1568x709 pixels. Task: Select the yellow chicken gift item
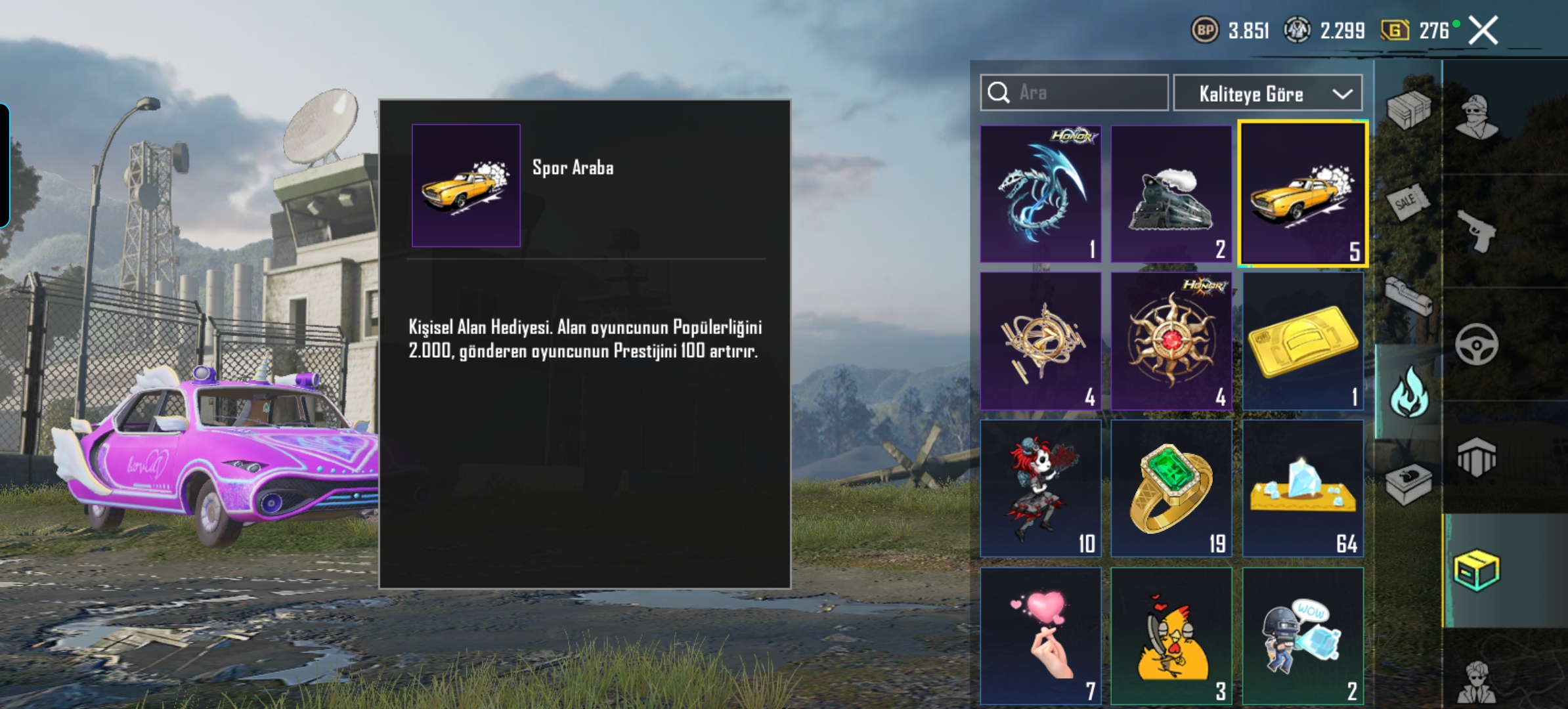1171,635
